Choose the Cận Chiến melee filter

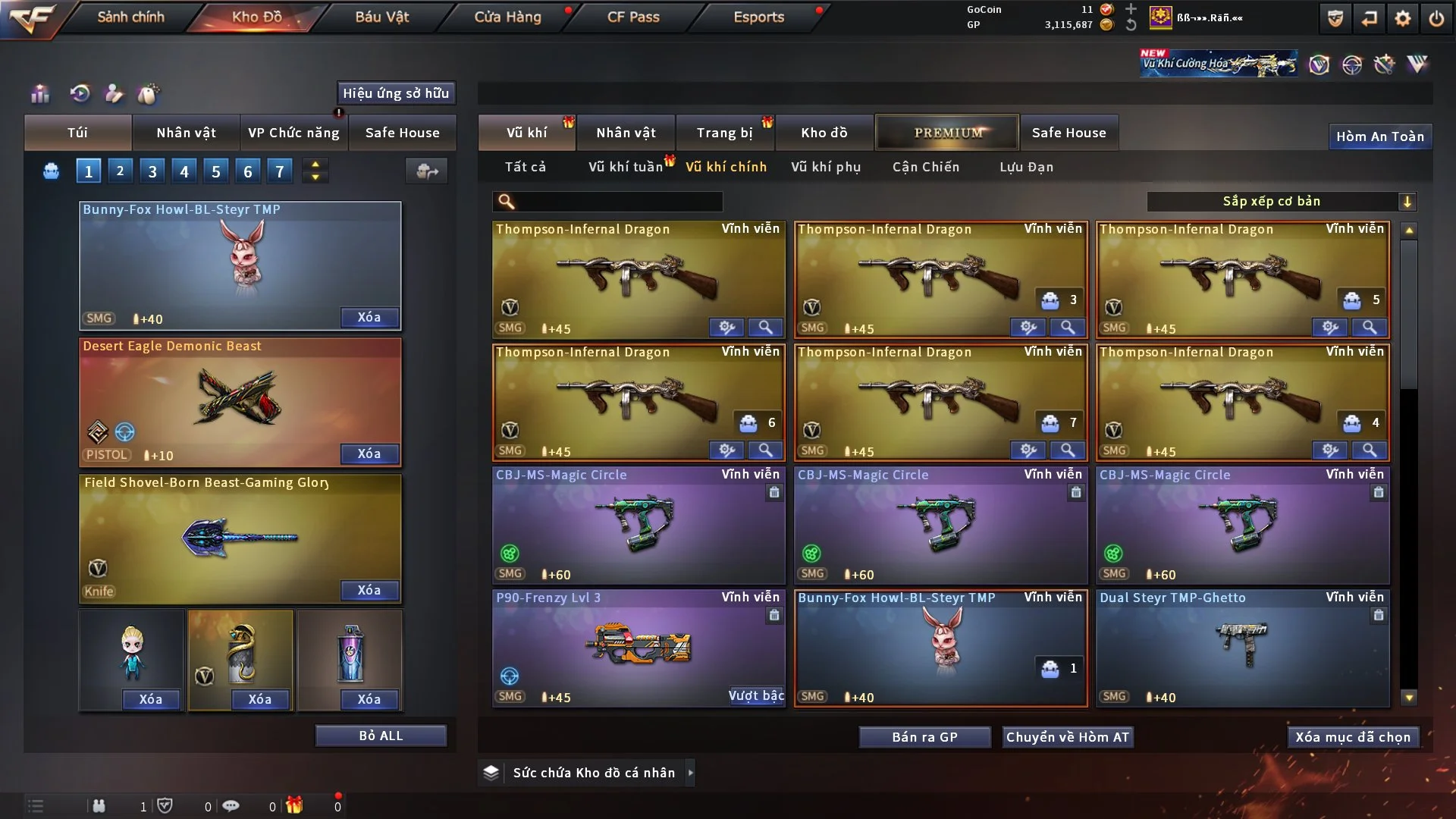(x=926, y=167)
